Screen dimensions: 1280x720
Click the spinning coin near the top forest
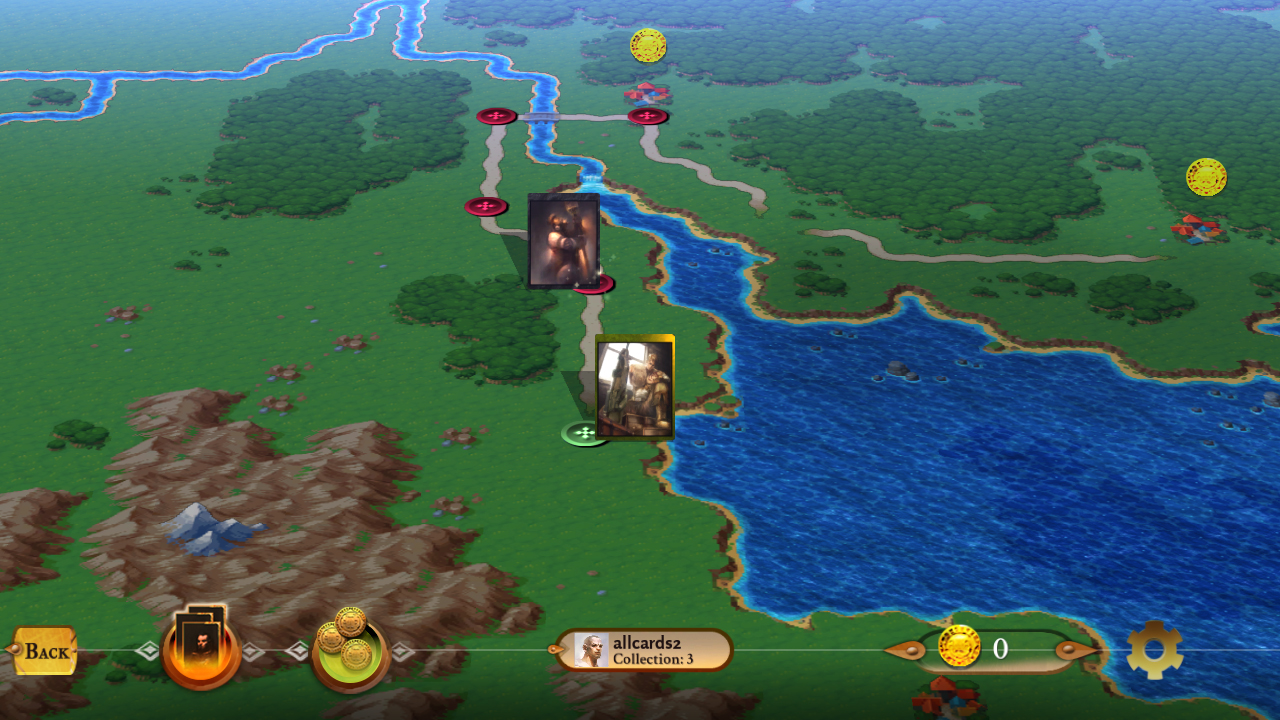[648, 46]
